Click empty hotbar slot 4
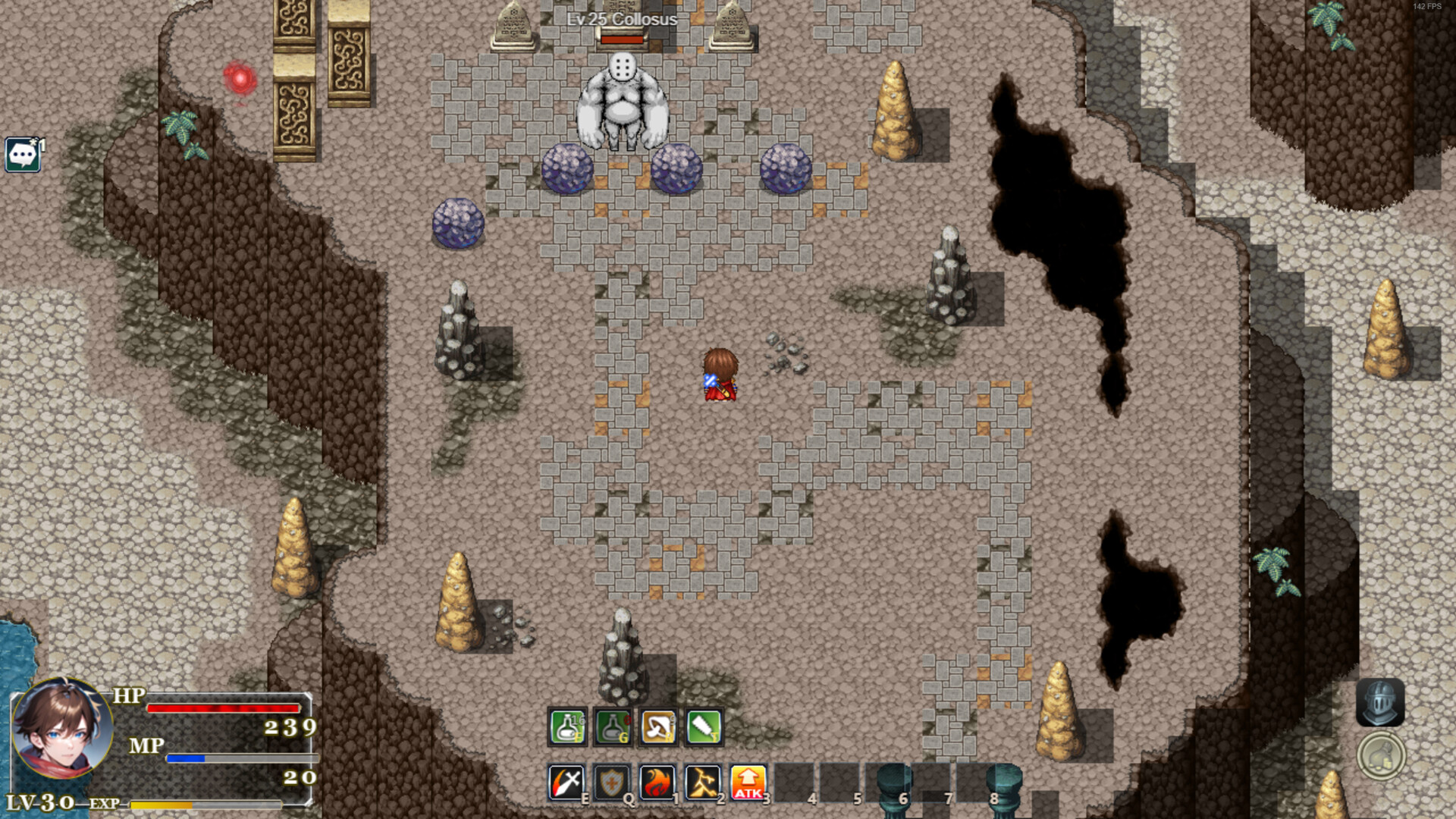This screenshot has height=819, width=1456. pyautogui.click(x=794, y=781)
